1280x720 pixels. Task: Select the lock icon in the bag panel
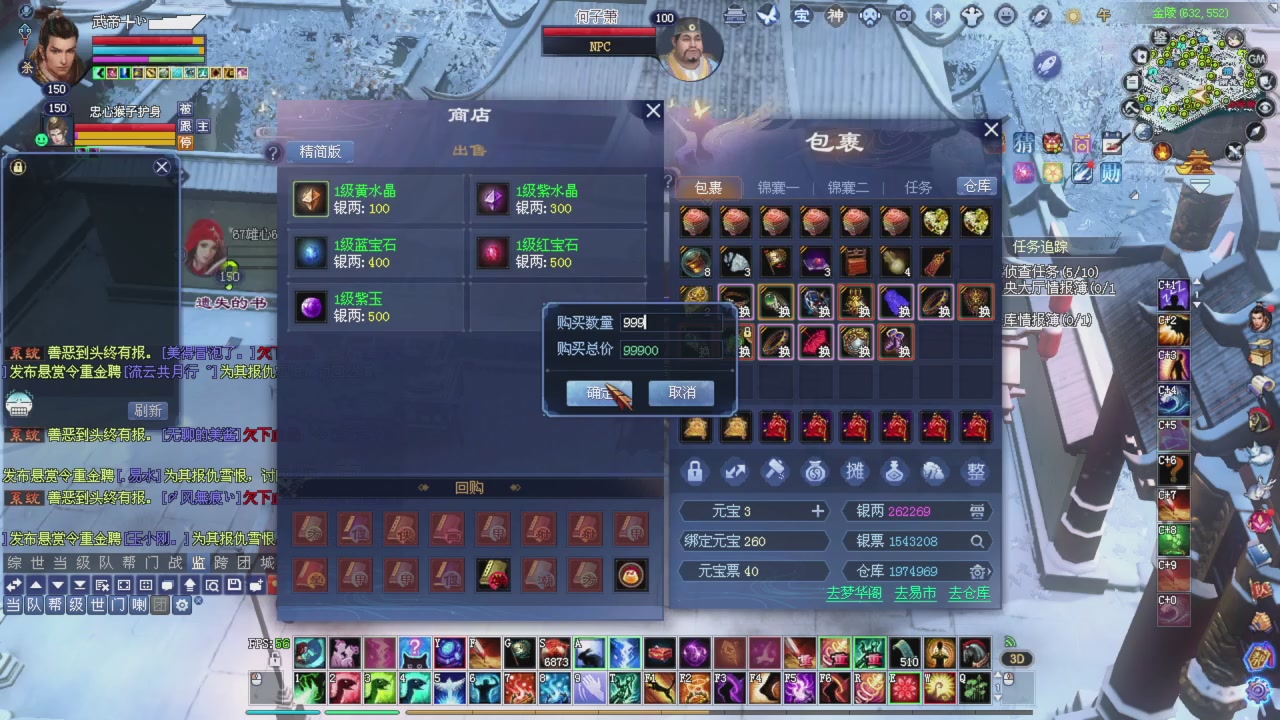pyautogui.click(x=695, y=471)
